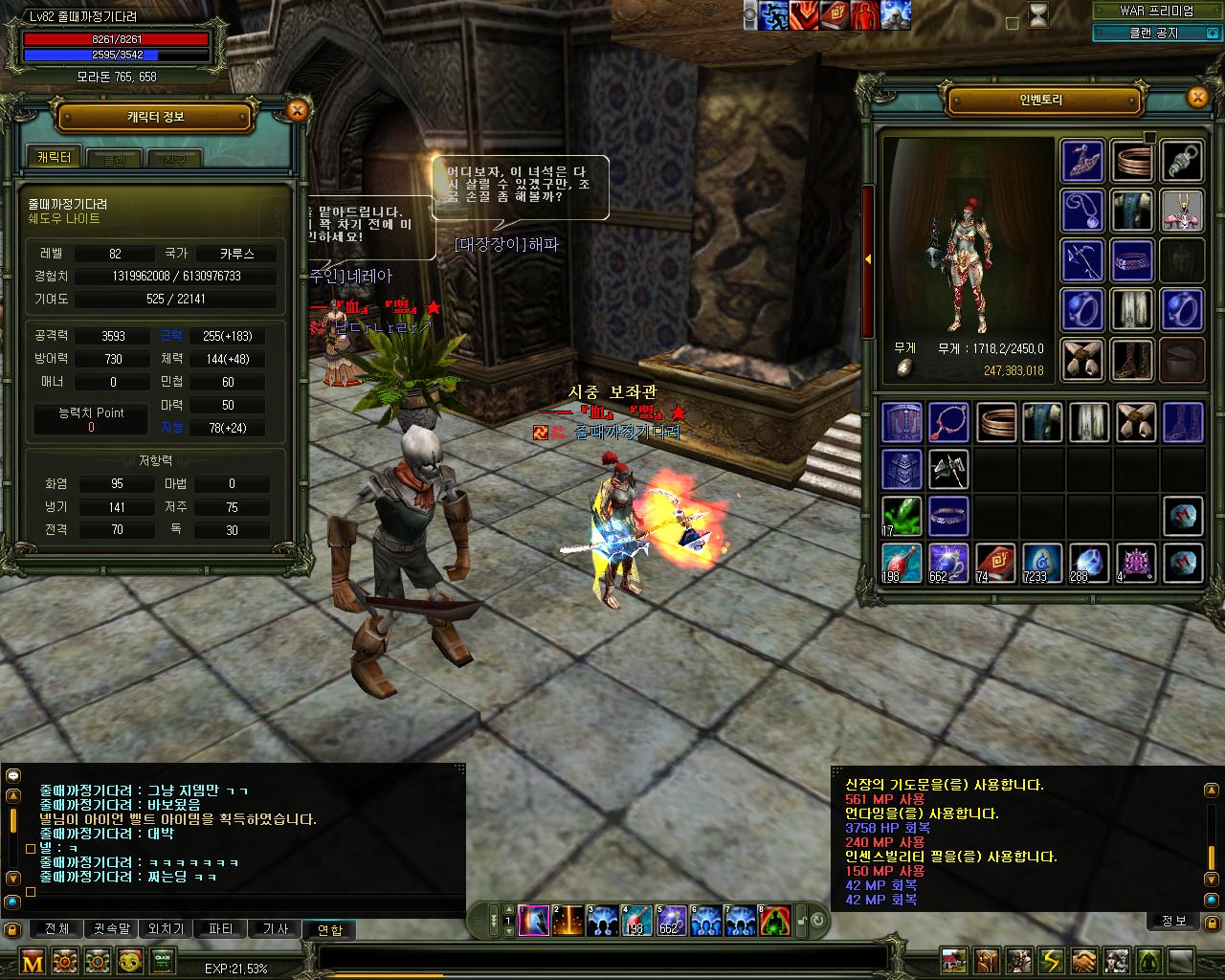Switch to the 친구 tab
Image resolution: width=1225 pixels, height=980 pixels.
click(x=175, y=159)
